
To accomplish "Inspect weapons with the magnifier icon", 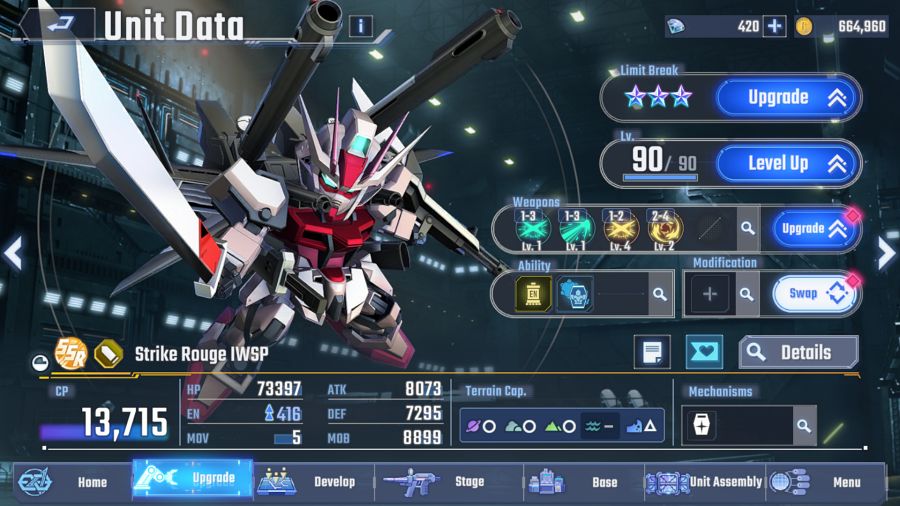I will 747,229.
